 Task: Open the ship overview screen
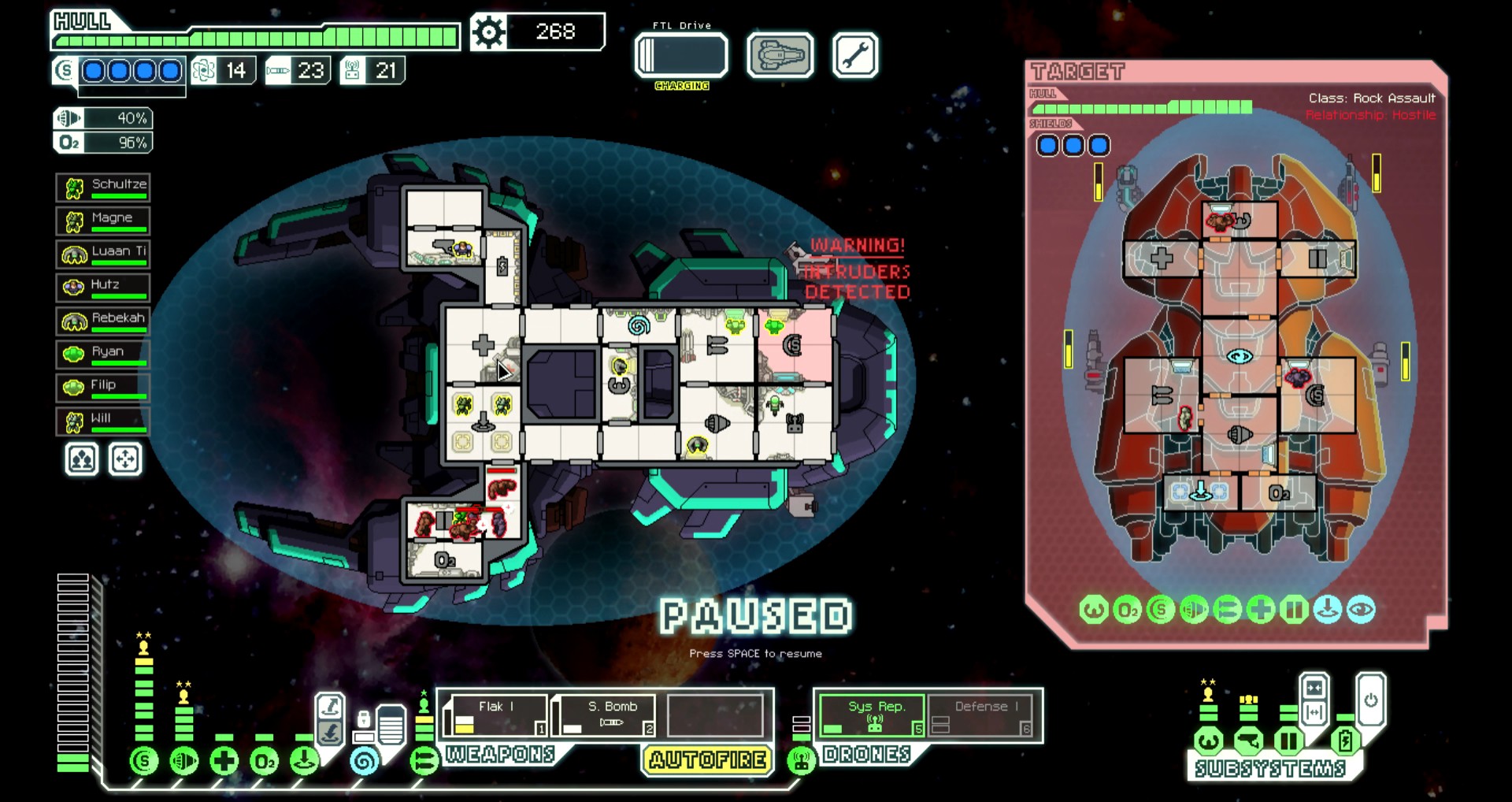(x=780, y=55)
